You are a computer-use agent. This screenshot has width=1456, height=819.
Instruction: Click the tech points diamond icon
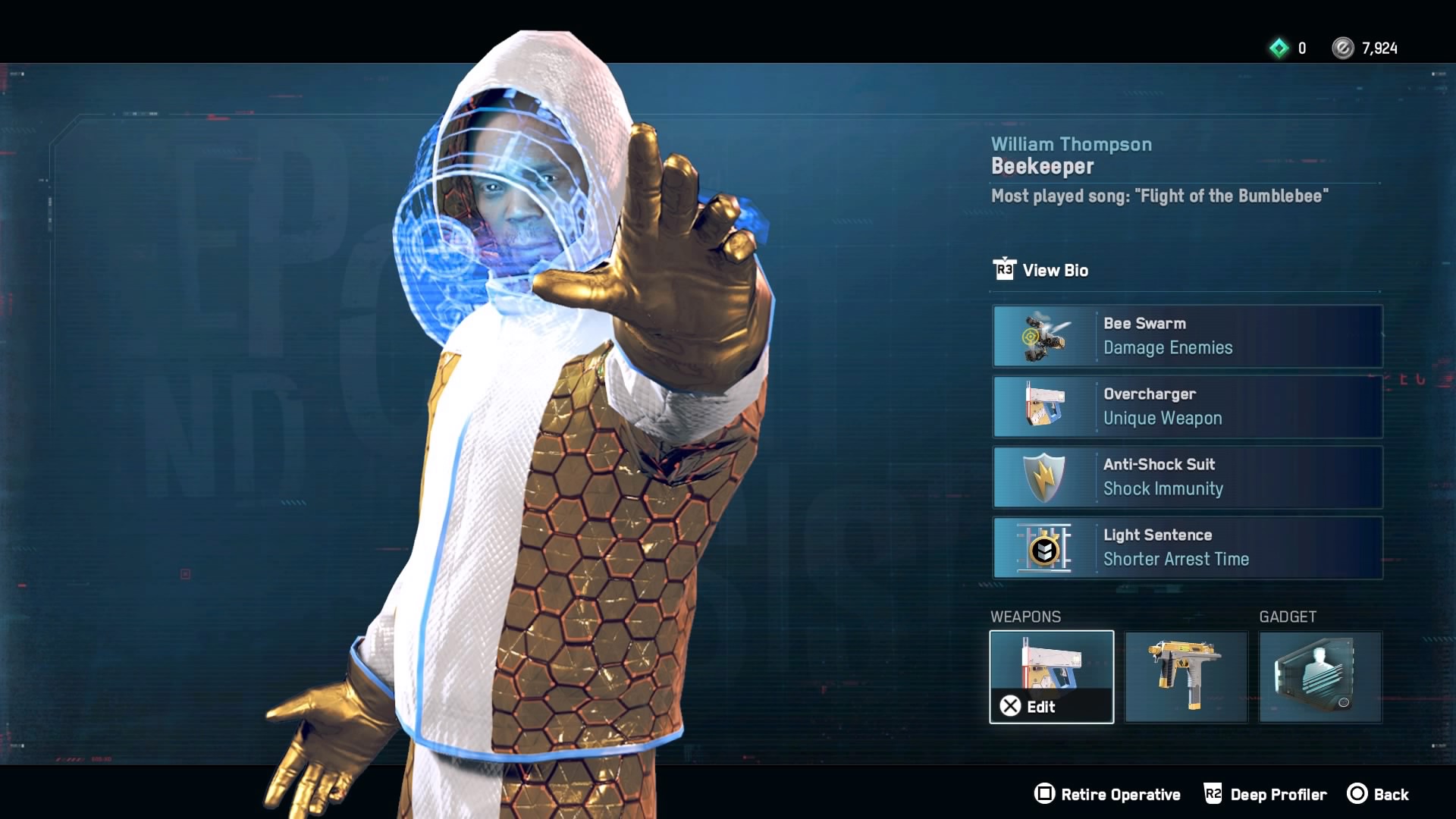coord(1280,48)
